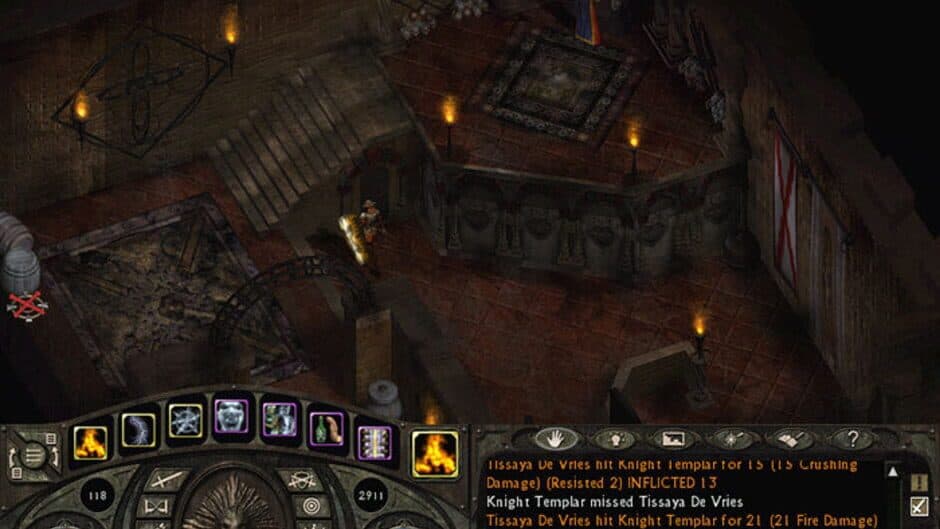Click the lightbulb button
Viewport: 940px width, 529px height.
[612, 438]
